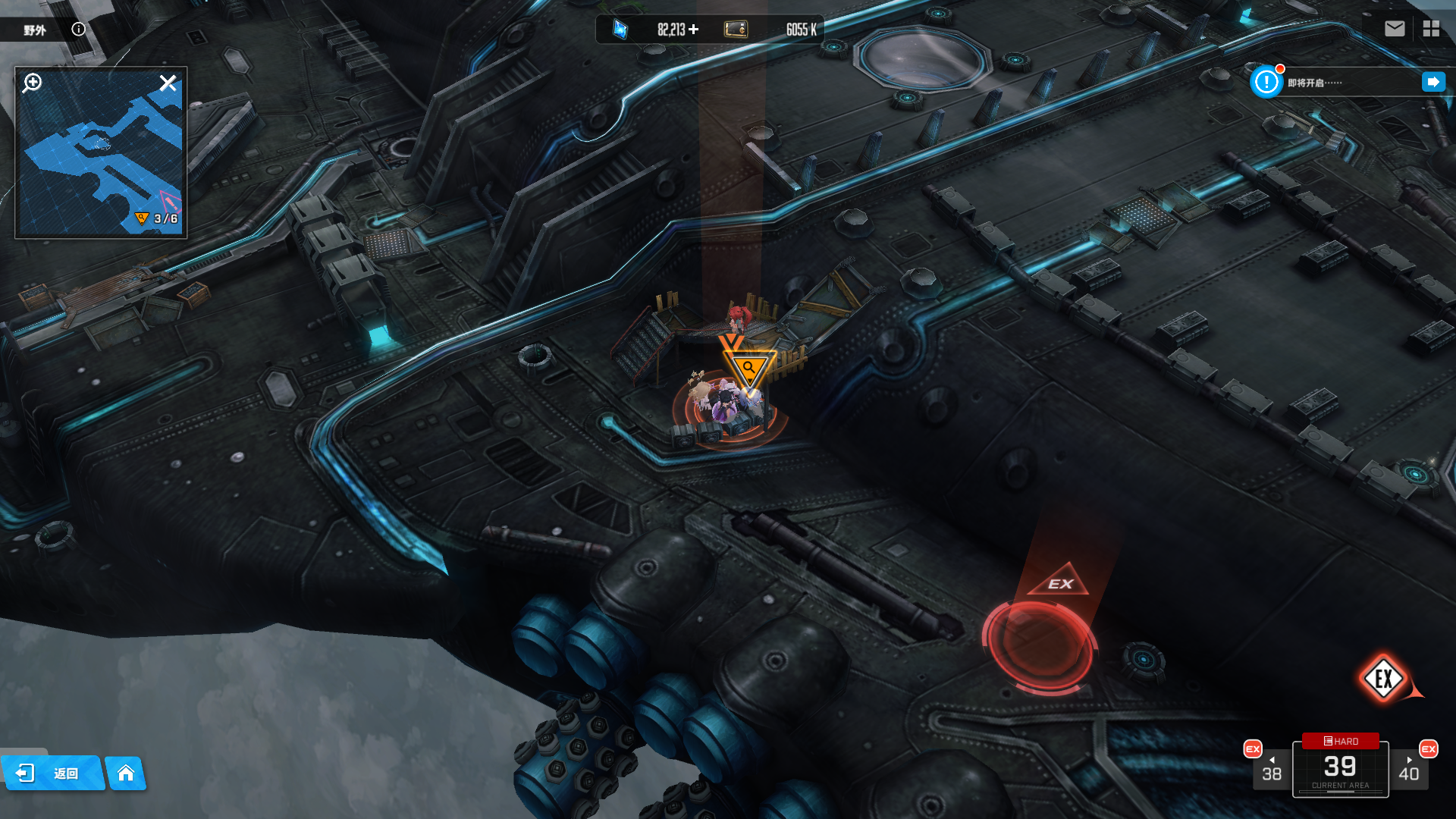The height and width of the screenshot is (819, 1456).
Task: Expand the 即将开启 notice arrow
Action: 1432,82
